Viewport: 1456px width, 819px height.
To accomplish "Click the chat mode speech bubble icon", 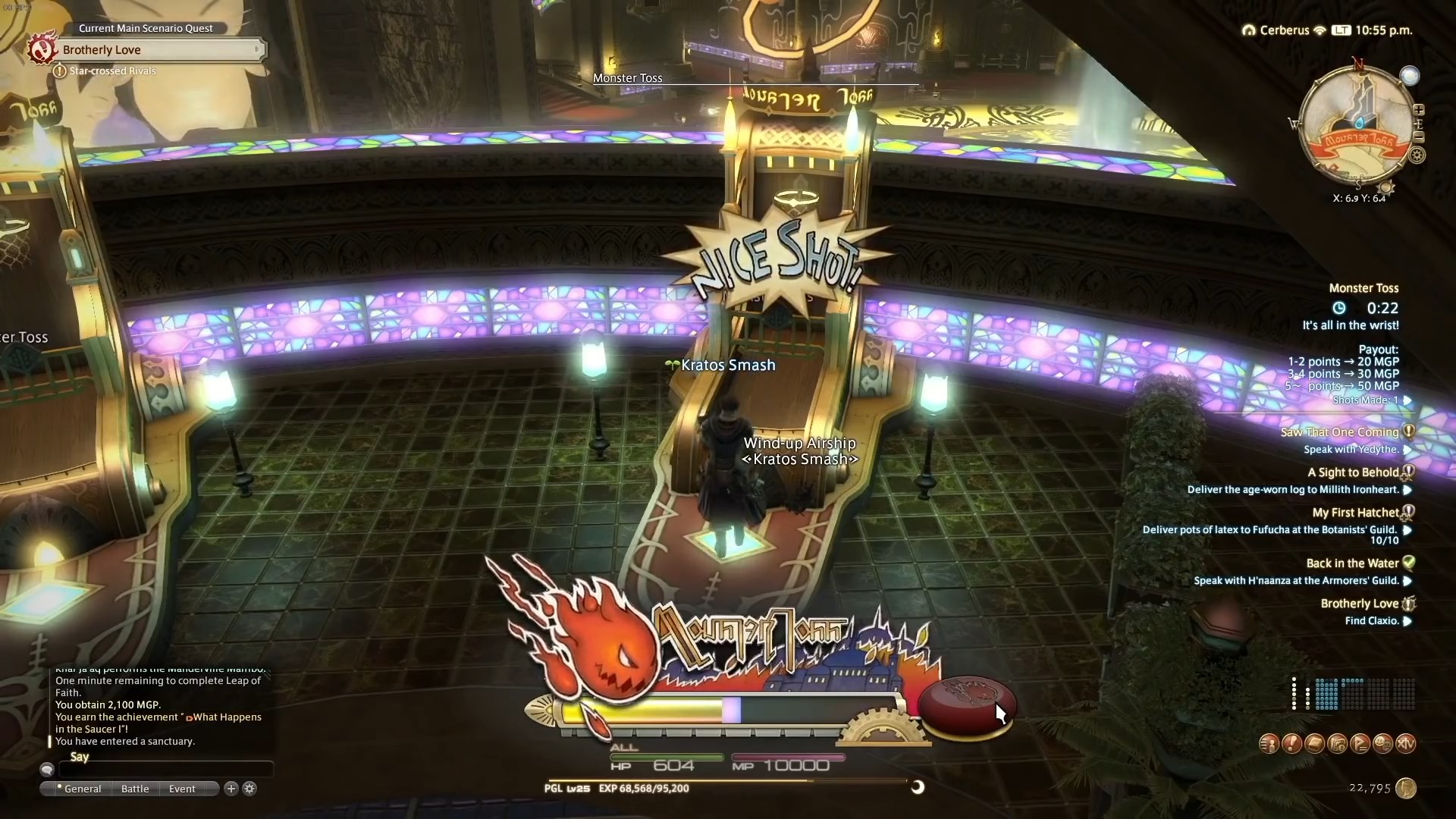I will tap(47, 769).
